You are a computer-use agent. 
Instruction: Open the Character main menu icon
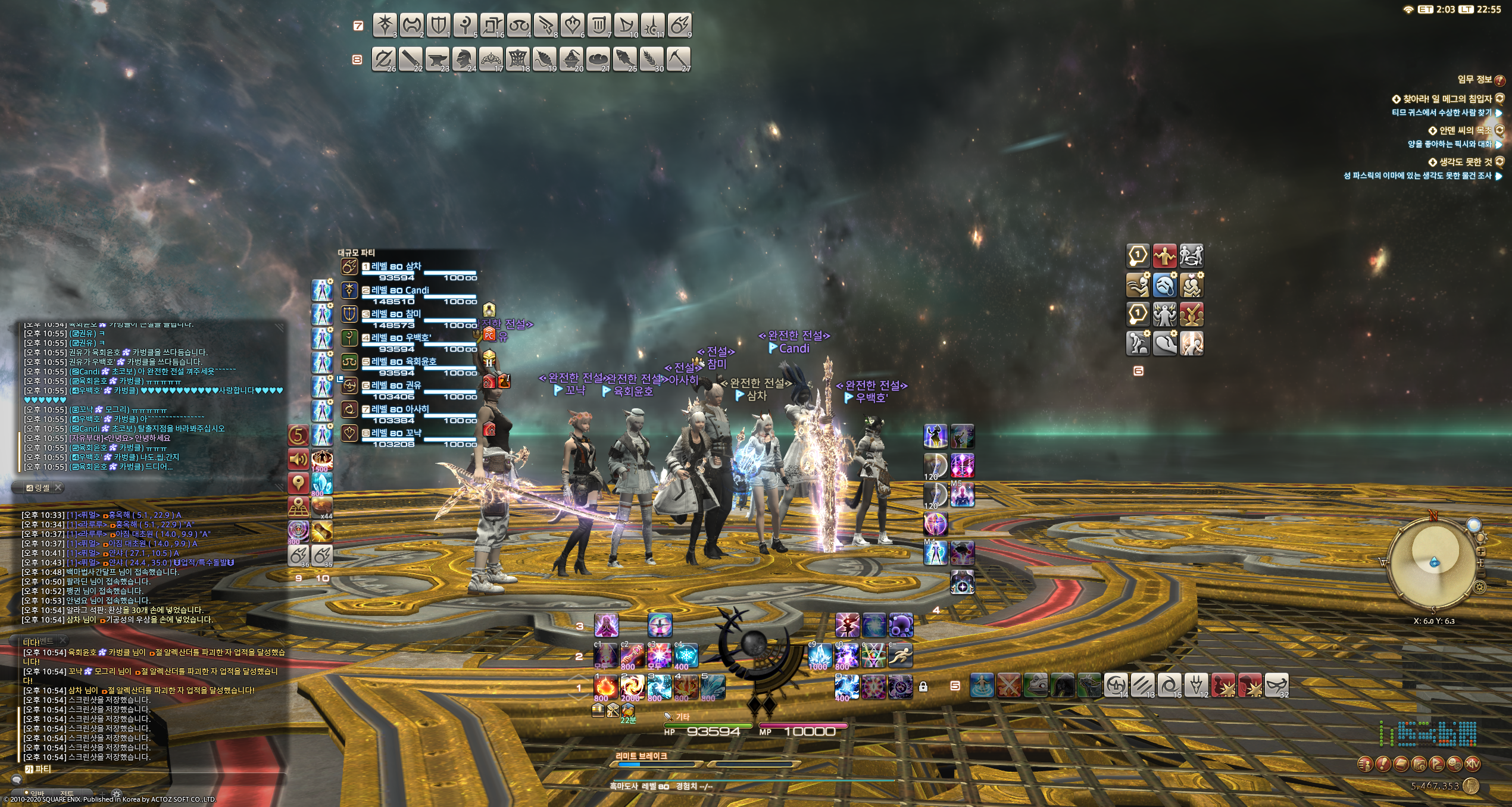click(x=1366, y=764)
